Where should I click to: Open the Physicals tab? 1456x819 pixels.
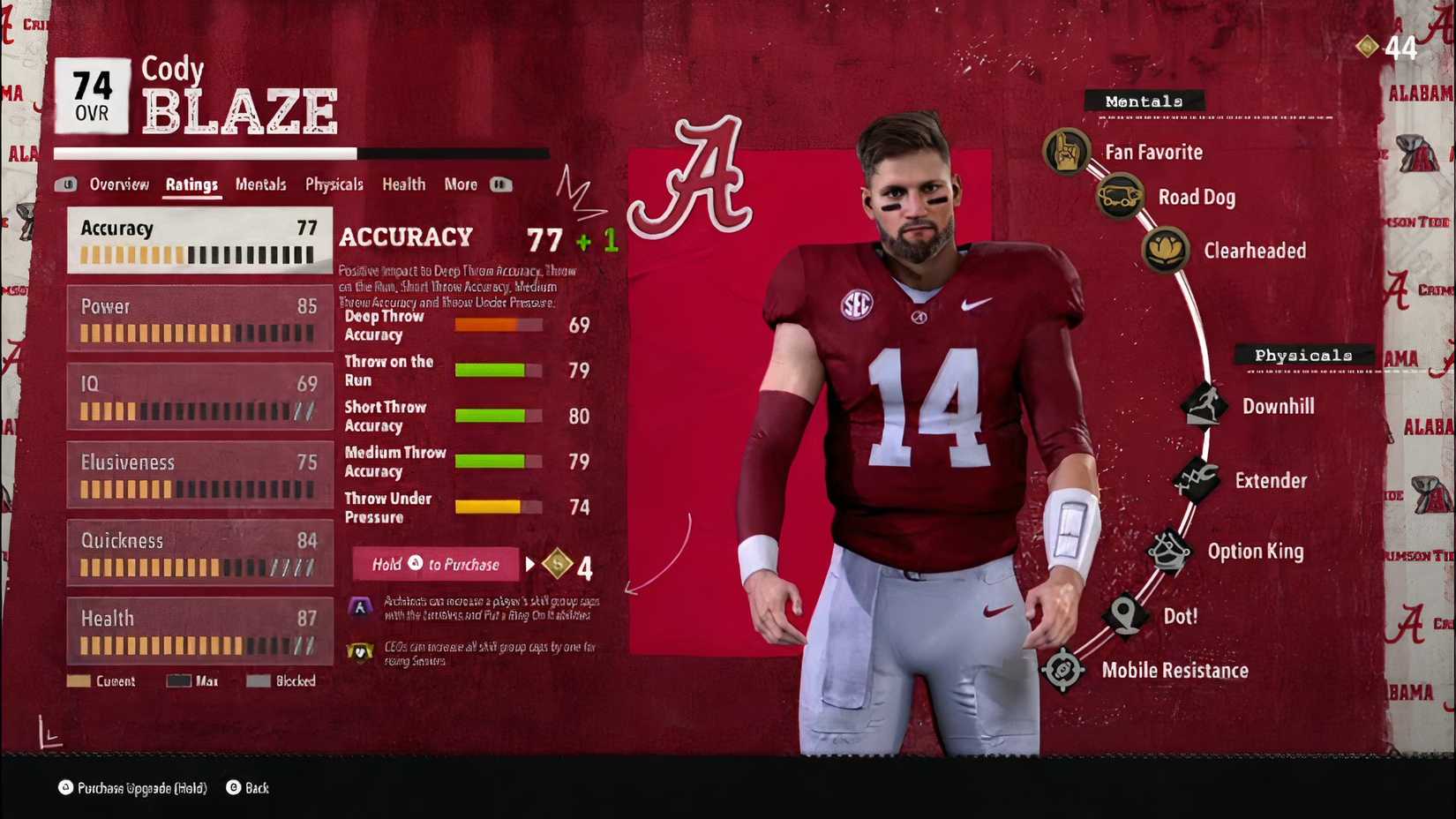(334, 184)
